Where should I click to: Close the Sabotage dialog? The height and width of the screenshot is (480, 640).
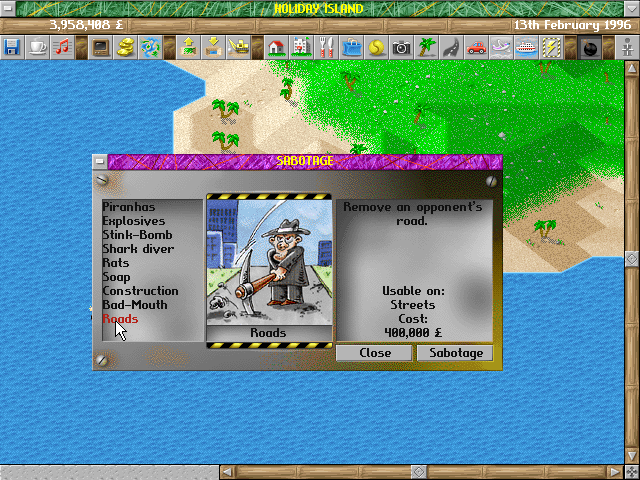click(375, 353)
